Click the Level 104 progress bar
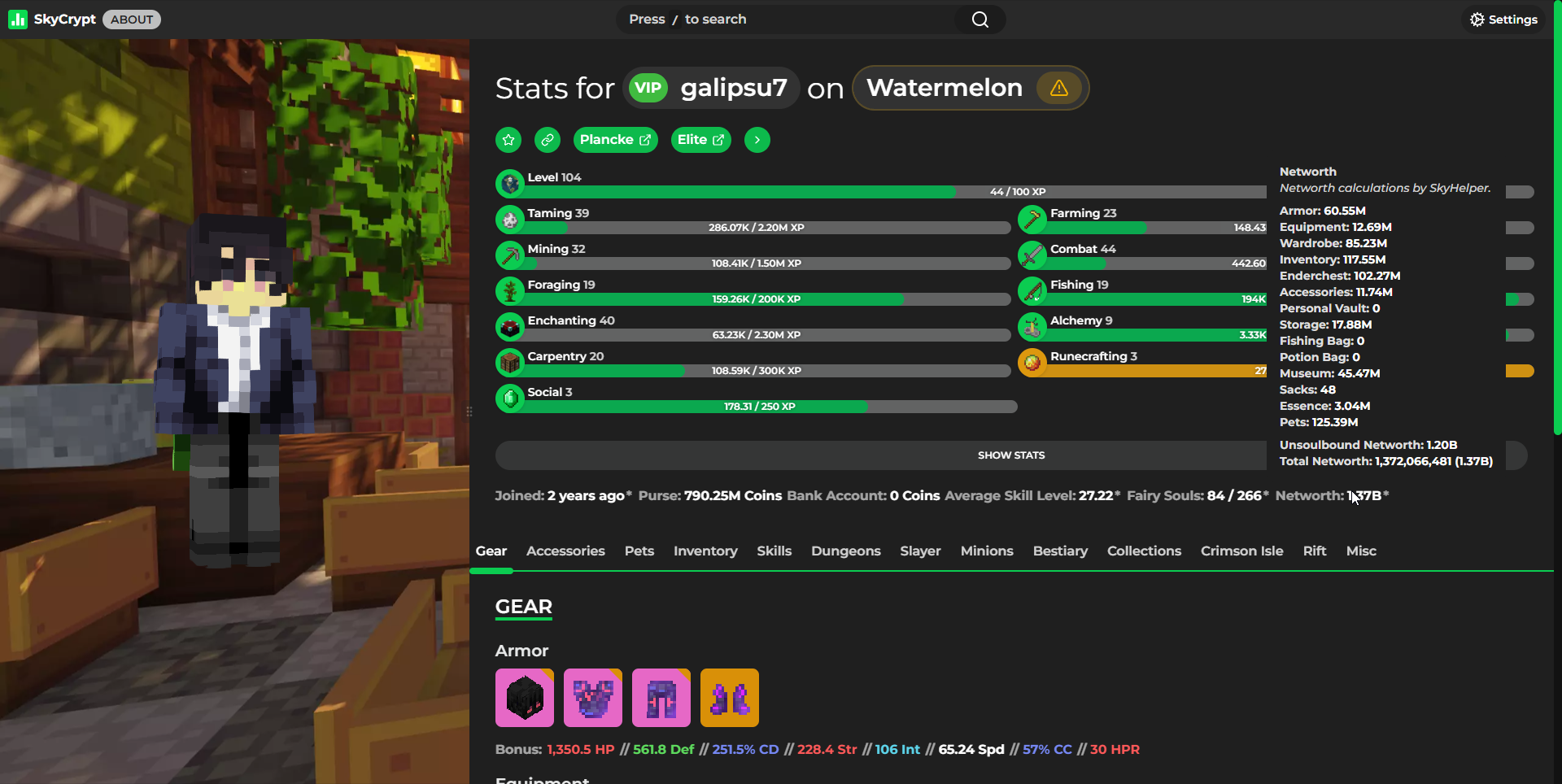Image resolution: width=1562 pixels, height=784 pixels. pyautogui.click(x=879, y=191)
